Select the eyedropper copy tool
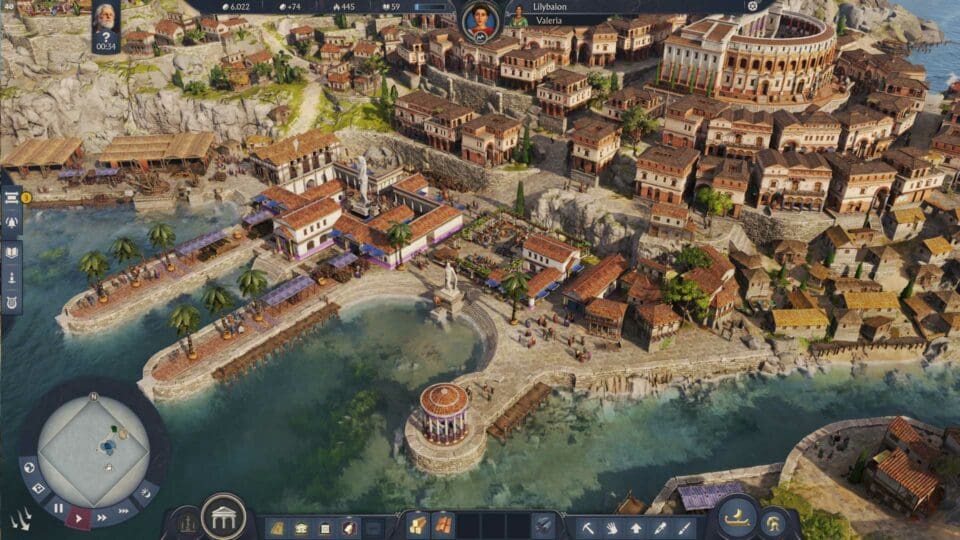The height and width of the screenshot is (540, 960). [661, 526]
